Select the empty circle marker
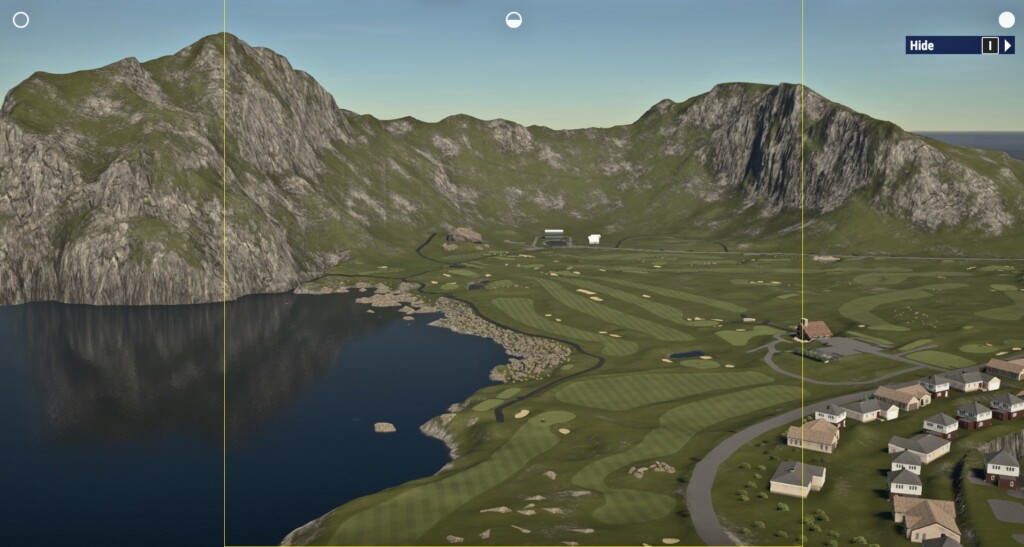Image resolution: width=1024 pixels, height=547 pixels. (x=20, y=20)
